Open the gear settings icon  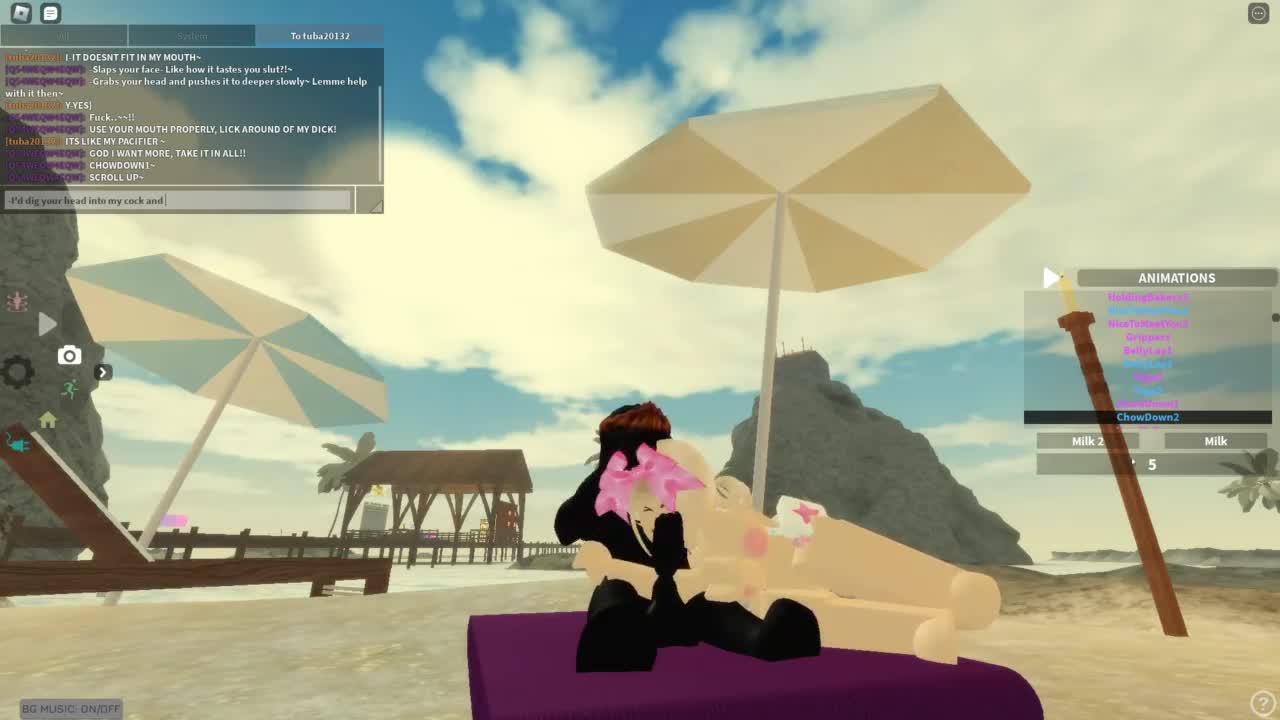point(17,372)
